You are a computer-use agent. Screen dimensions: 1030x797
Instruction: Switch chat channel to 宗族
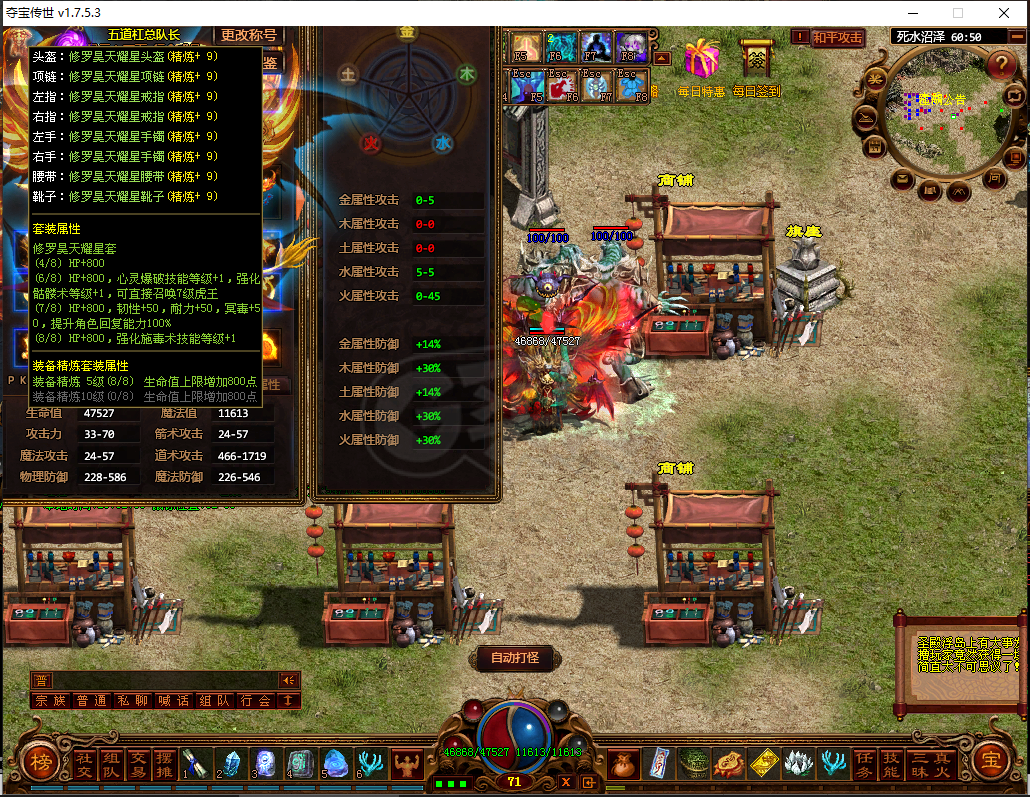pos(49,701)
